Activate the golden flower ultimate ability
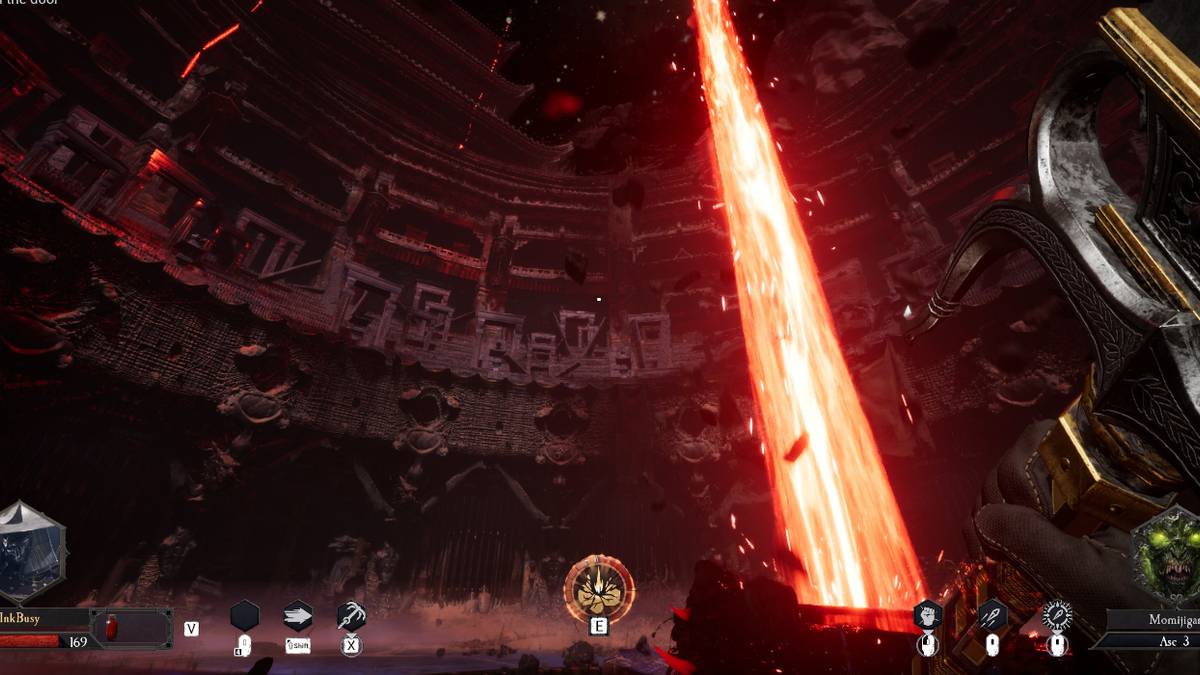The height and width of the screenshot is (675, 1200). pyautogui.click(x=599, y=590)
